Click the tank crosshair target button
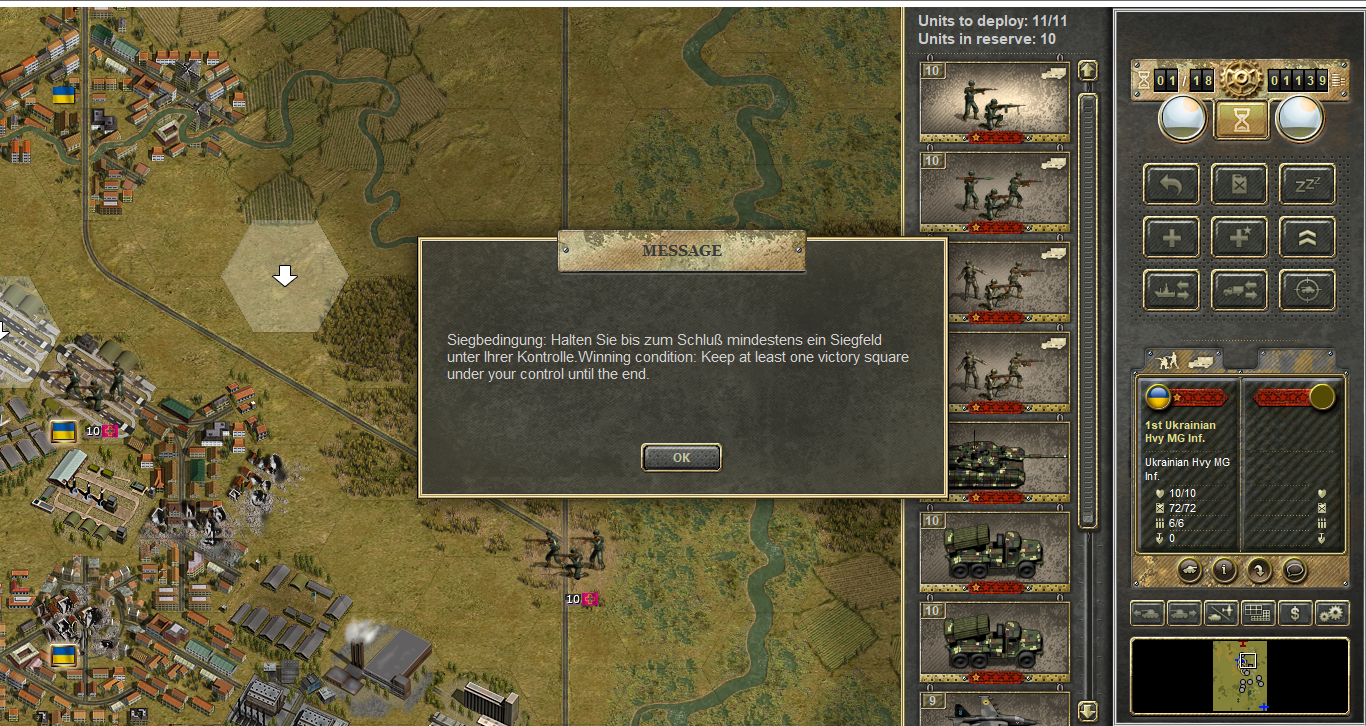Image resolution: width=1366 pixels, height=726 pixels. 1307,290
